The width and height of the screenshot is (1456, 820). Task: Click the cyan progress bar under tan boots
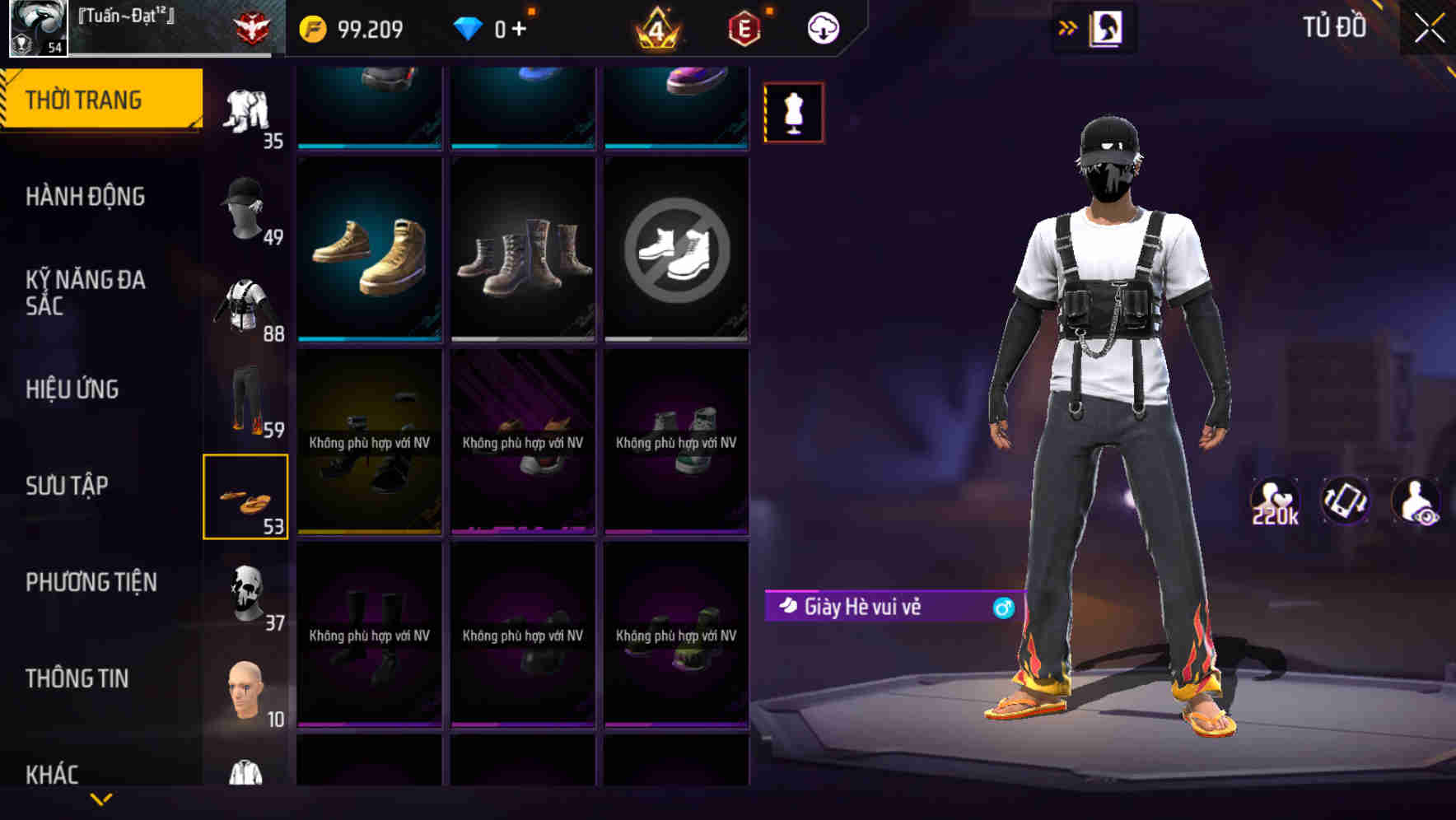click(x=369, y=339)
